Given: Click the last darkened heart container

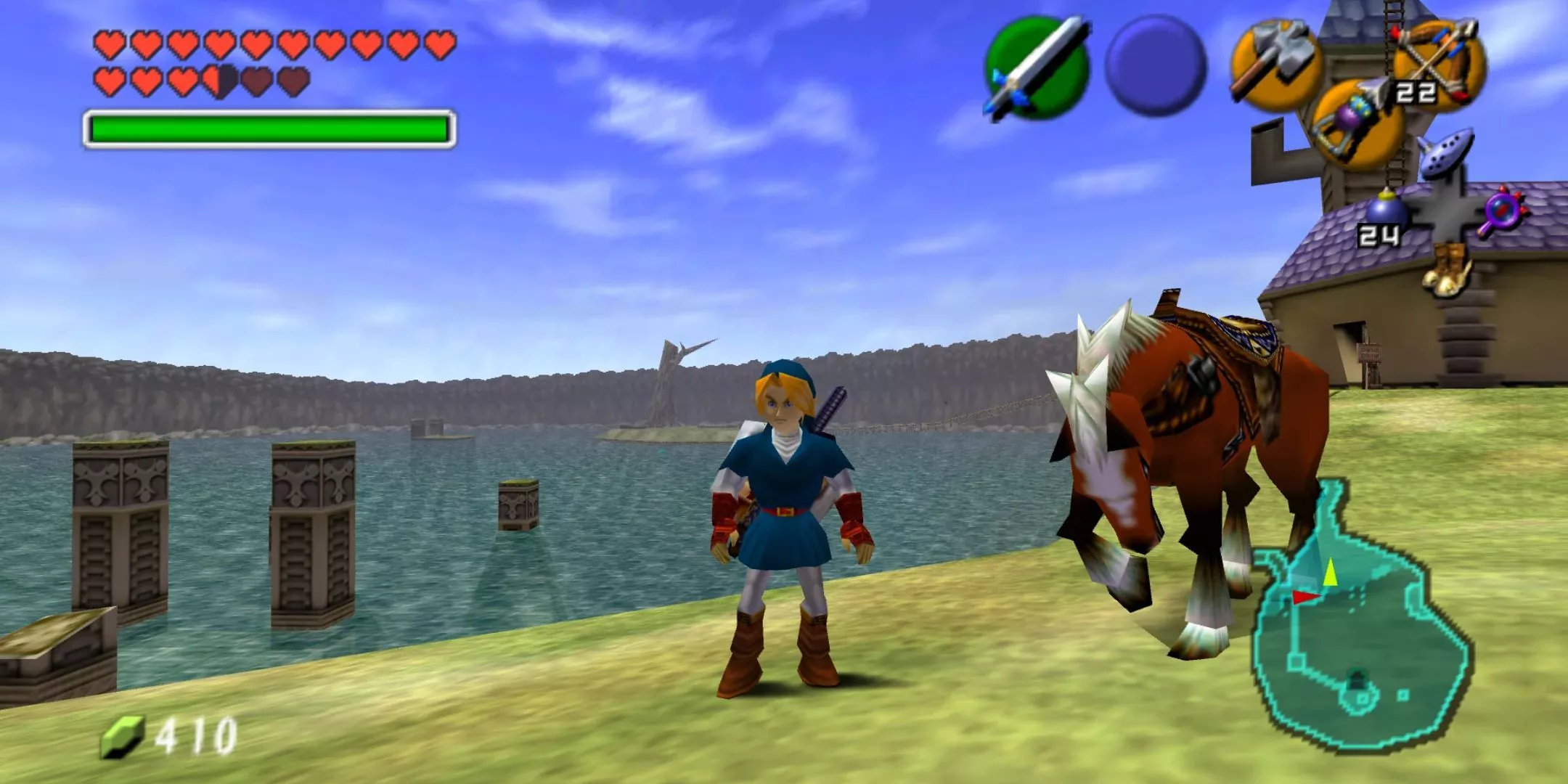Looking at the screenshot, I should 293,82.
